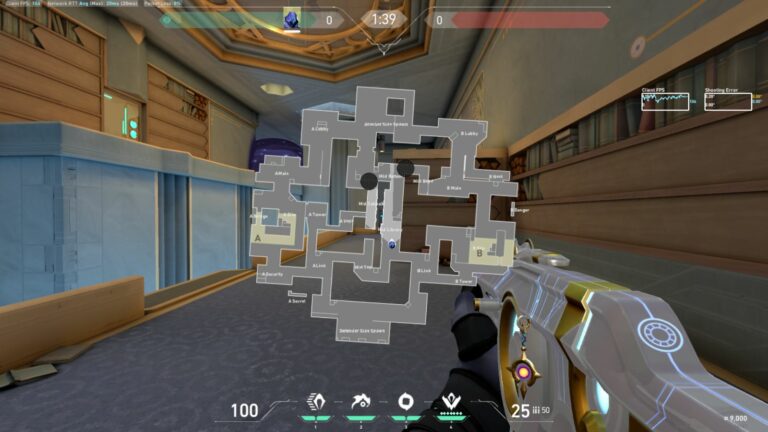Click the player marker on the map
This screenshot has height=432, width=768.
[x=392, y=244]
